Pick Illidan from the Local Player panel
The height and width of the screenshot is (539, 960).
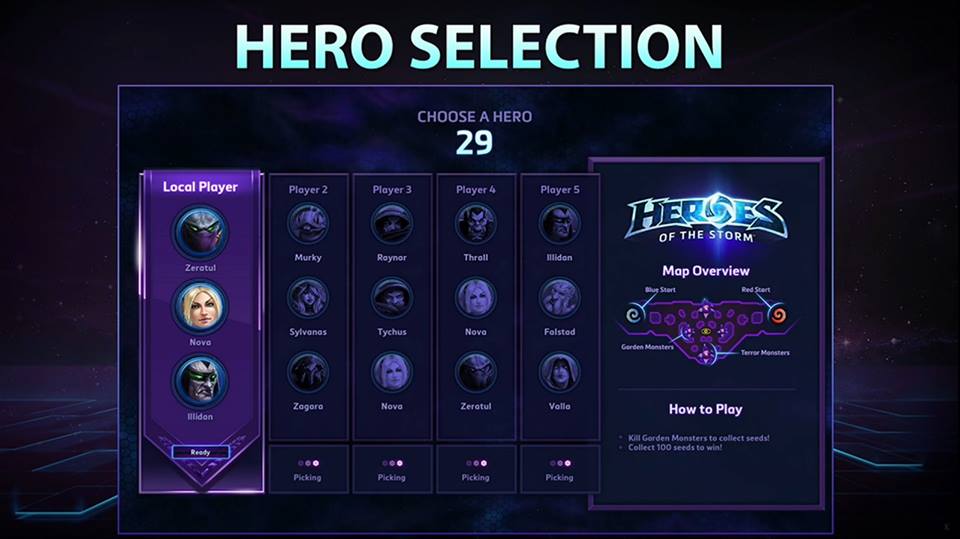click(201, 381)
